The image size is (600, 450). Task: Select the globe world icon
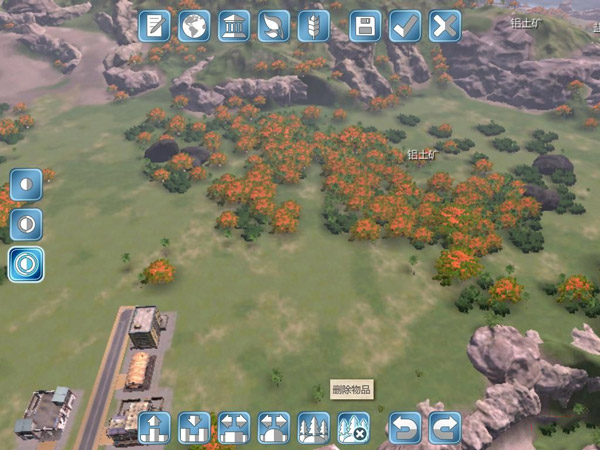[x=194, y=26]
